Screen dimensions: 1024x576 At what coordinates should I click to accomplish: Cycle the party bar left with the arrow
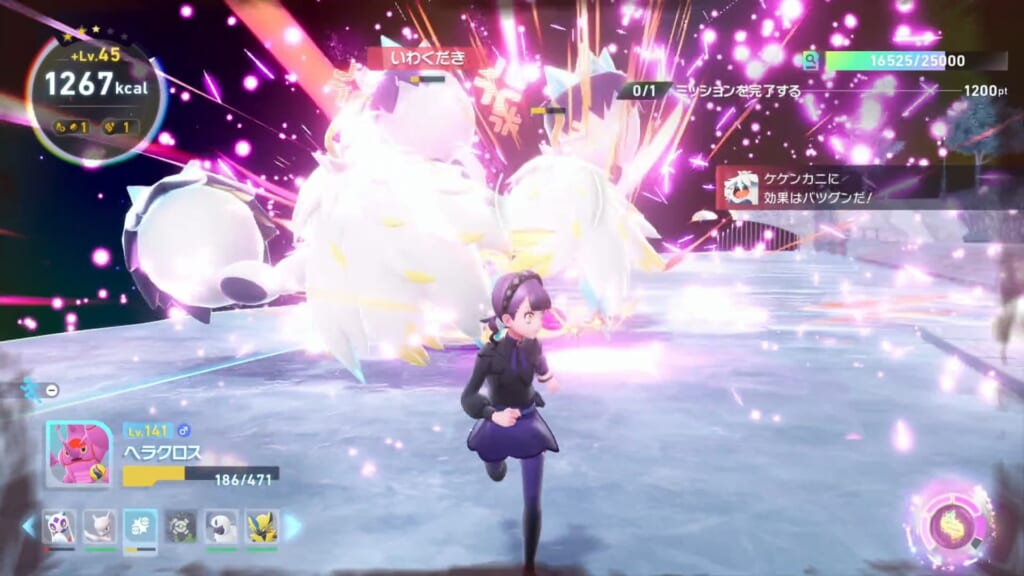coord(28,526)
